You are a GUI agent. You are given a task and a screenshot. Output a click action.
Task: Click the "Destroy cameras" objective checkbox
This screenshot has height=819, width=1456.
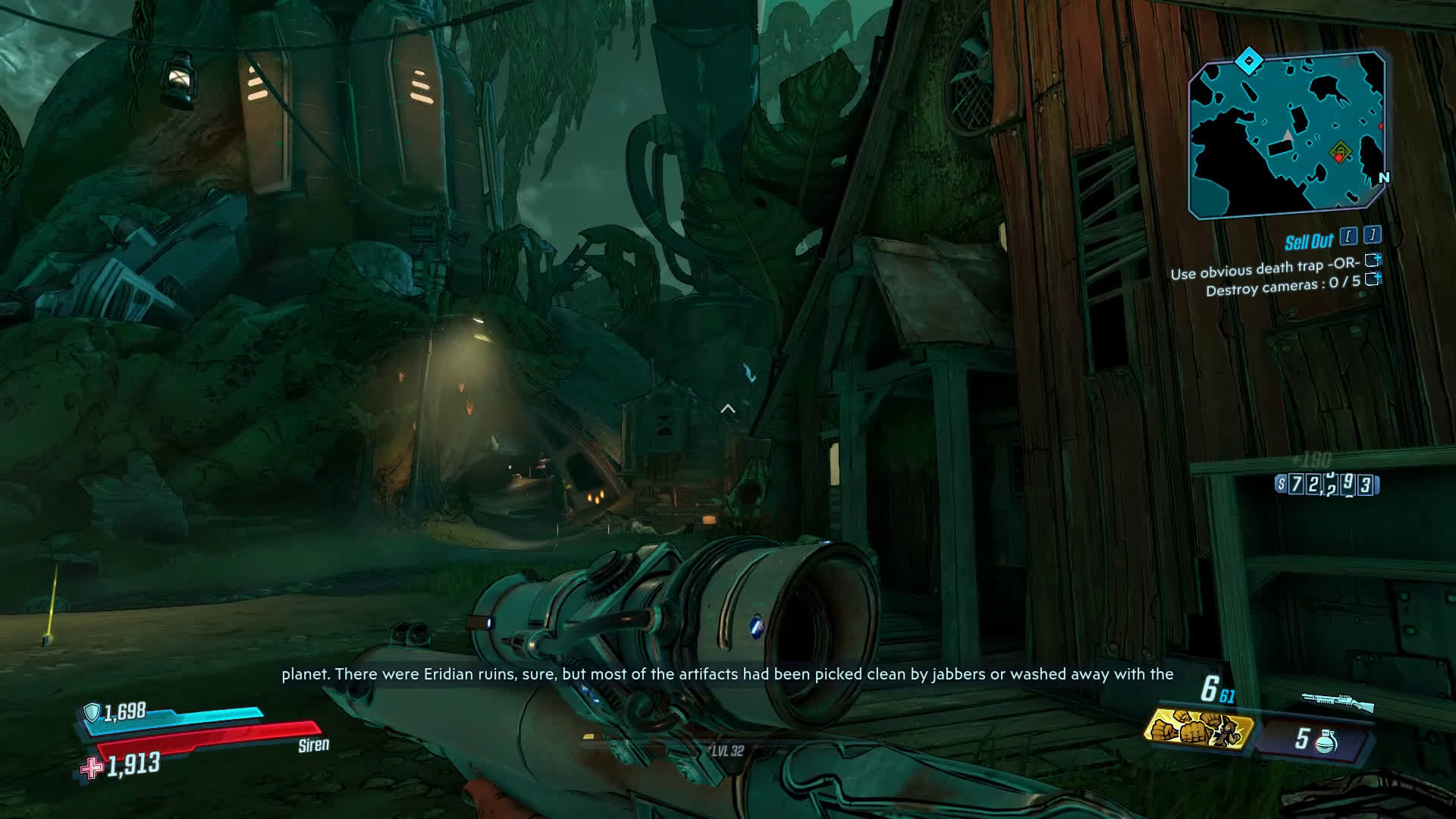(1372, 279)
